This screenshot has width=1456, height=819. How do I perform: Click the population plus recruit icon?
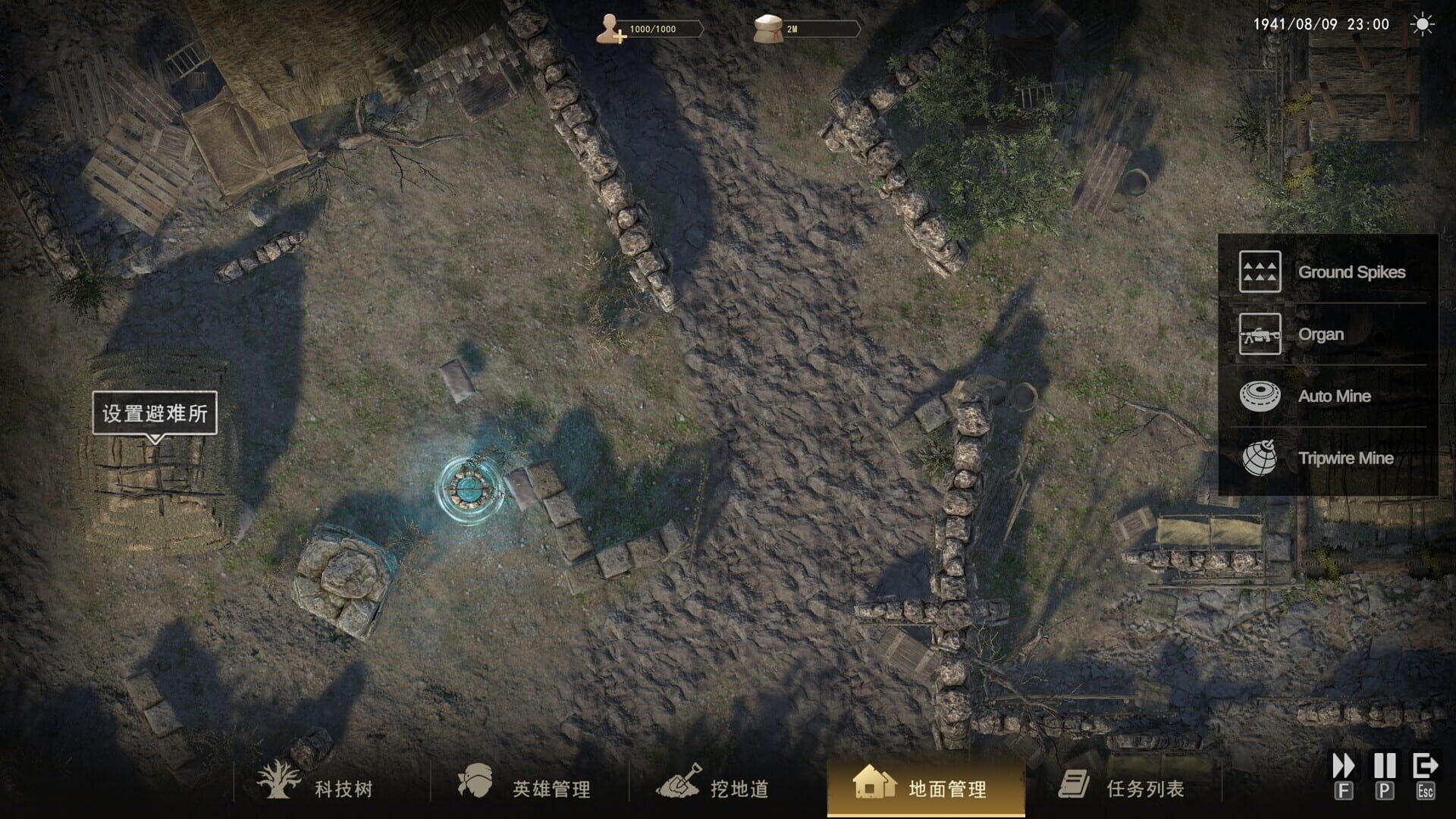click(611, 26)
